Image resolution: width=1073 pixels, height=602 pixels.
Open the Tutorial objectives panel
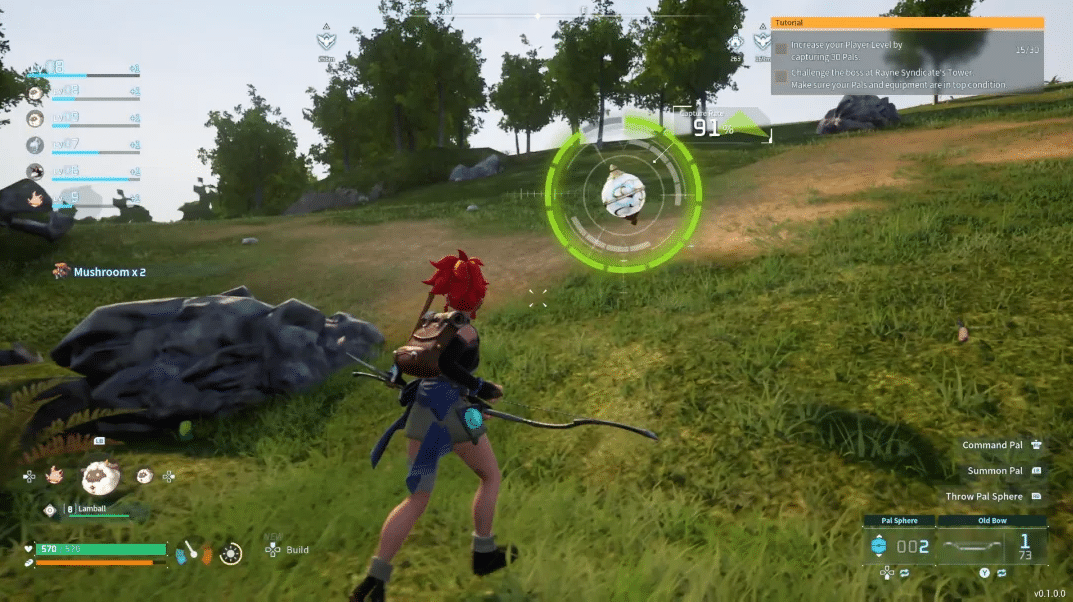(x=907, y=23)
